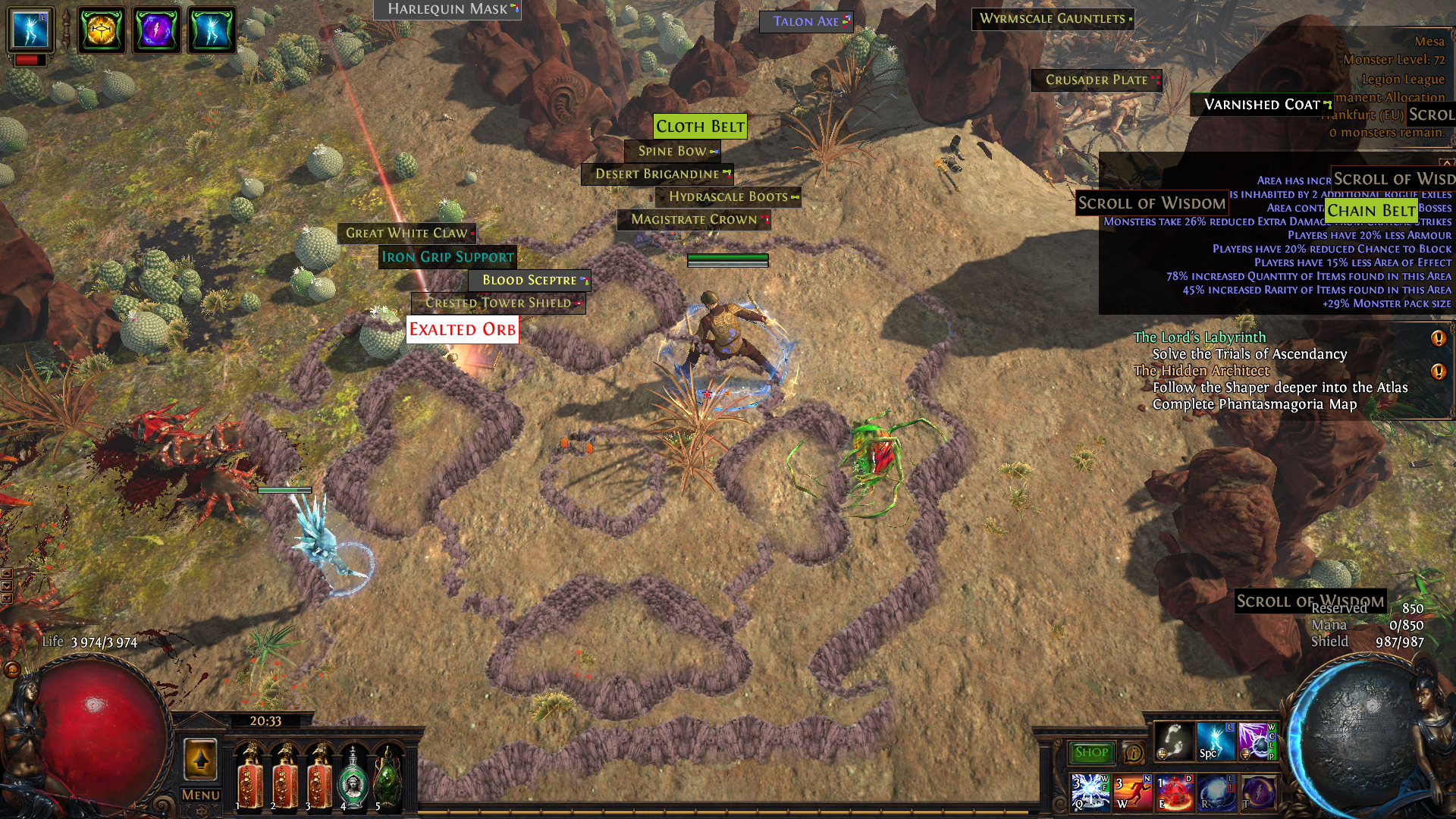Image resolution: width=1456 pixels, height=819 pixels.
Task: Open the Menu button
Action: pyautogui.click(x=200, y=795)
